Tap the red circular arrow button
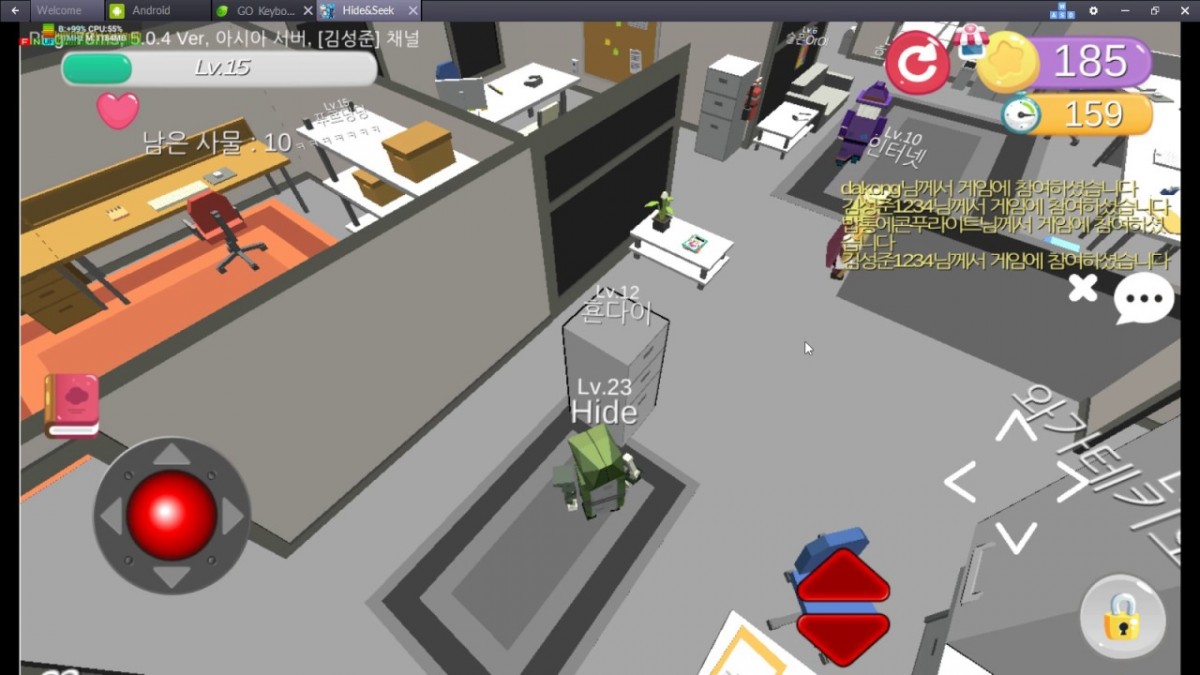Screen dimensions: 1200x675 tap(917, 63)
